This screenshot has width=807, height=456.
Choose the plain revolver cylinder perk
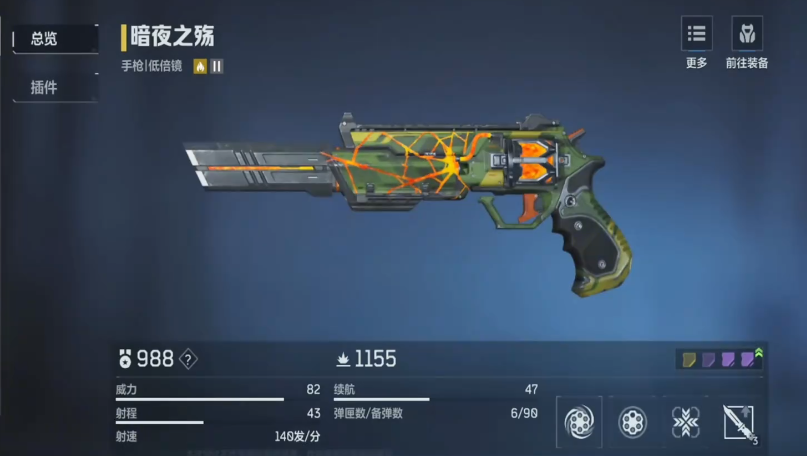[x=632, y=423]
